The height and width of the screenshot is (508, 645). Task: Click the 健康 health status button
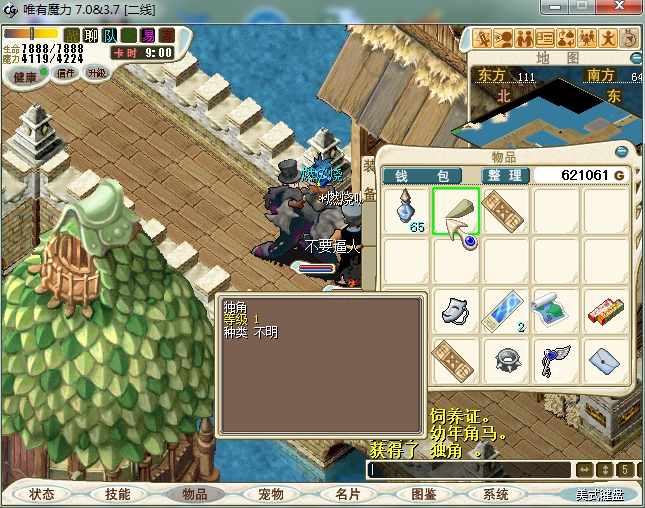coord(25,76)
